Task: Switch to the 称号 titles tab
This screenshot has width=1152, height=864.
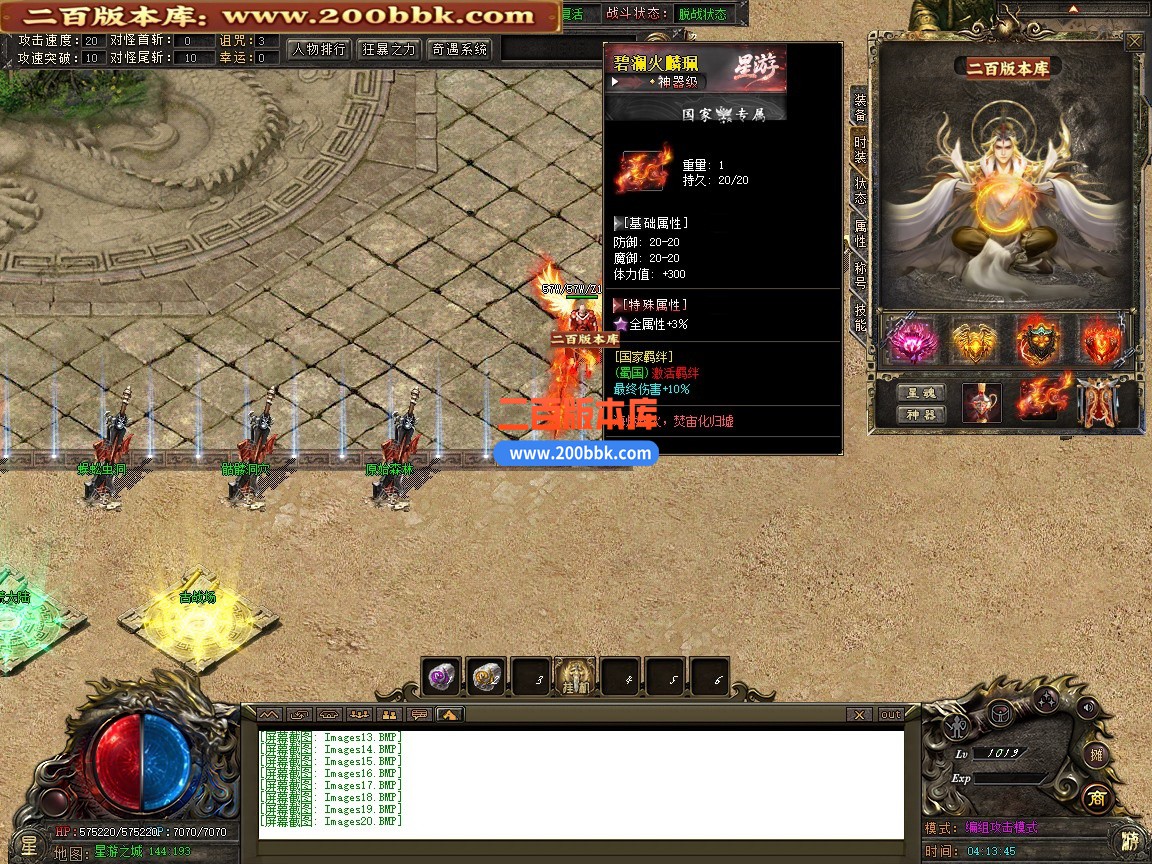Action: [x=860, y=275]
